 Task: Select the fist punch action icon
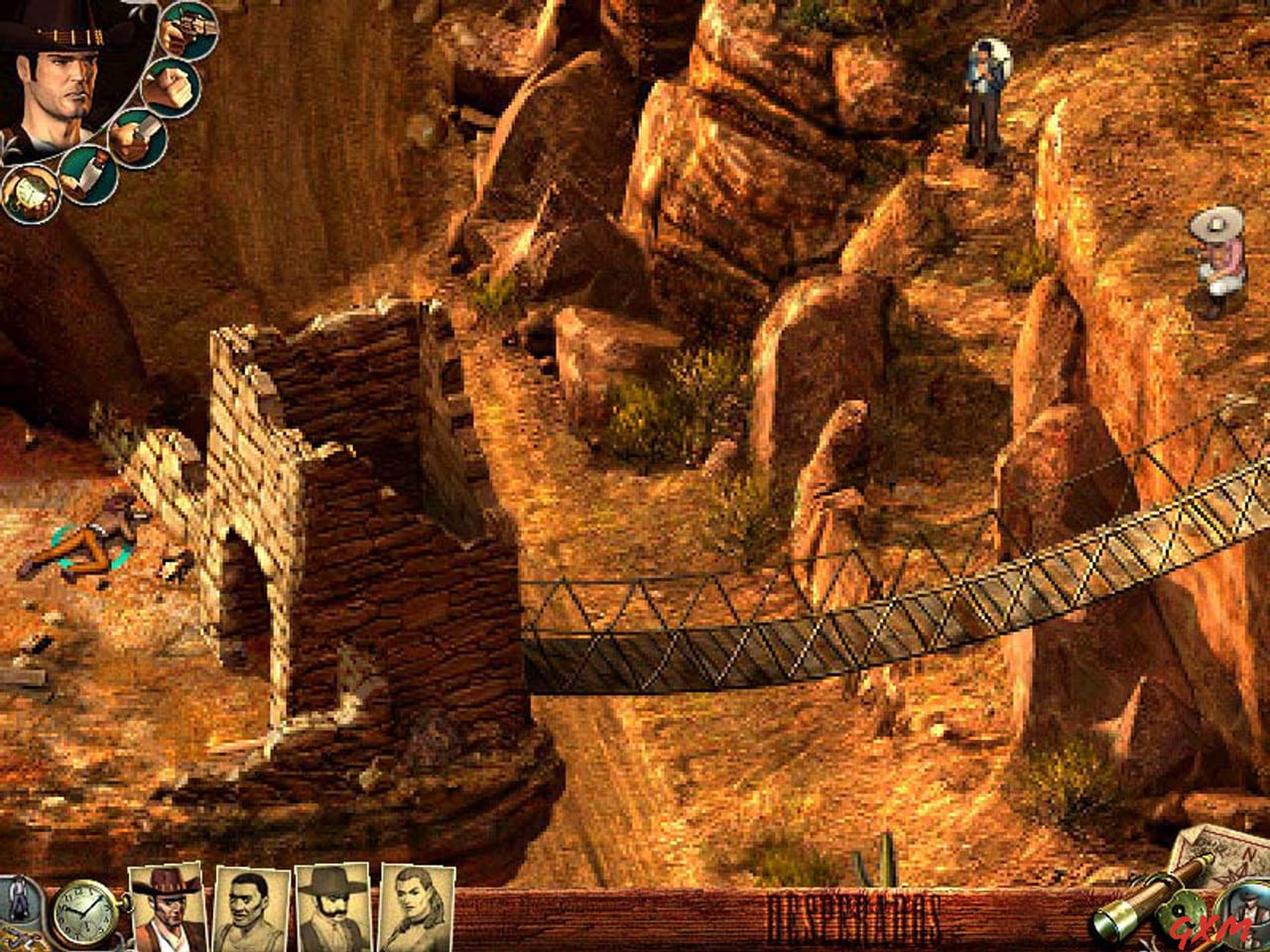coord(169,87)
